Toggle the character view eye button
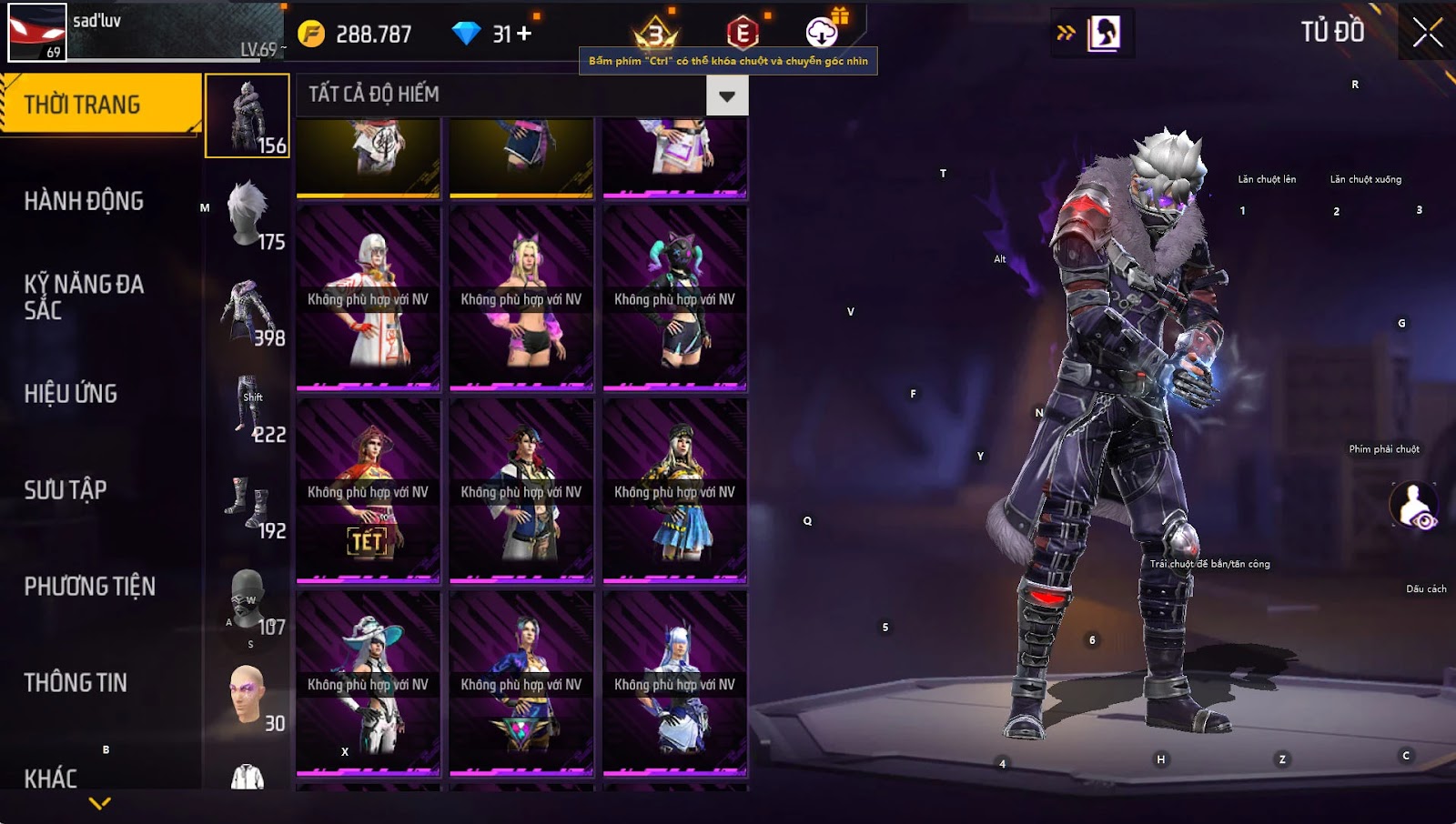Screen dimensions: 1456x824 click(x=1413, y=505)
